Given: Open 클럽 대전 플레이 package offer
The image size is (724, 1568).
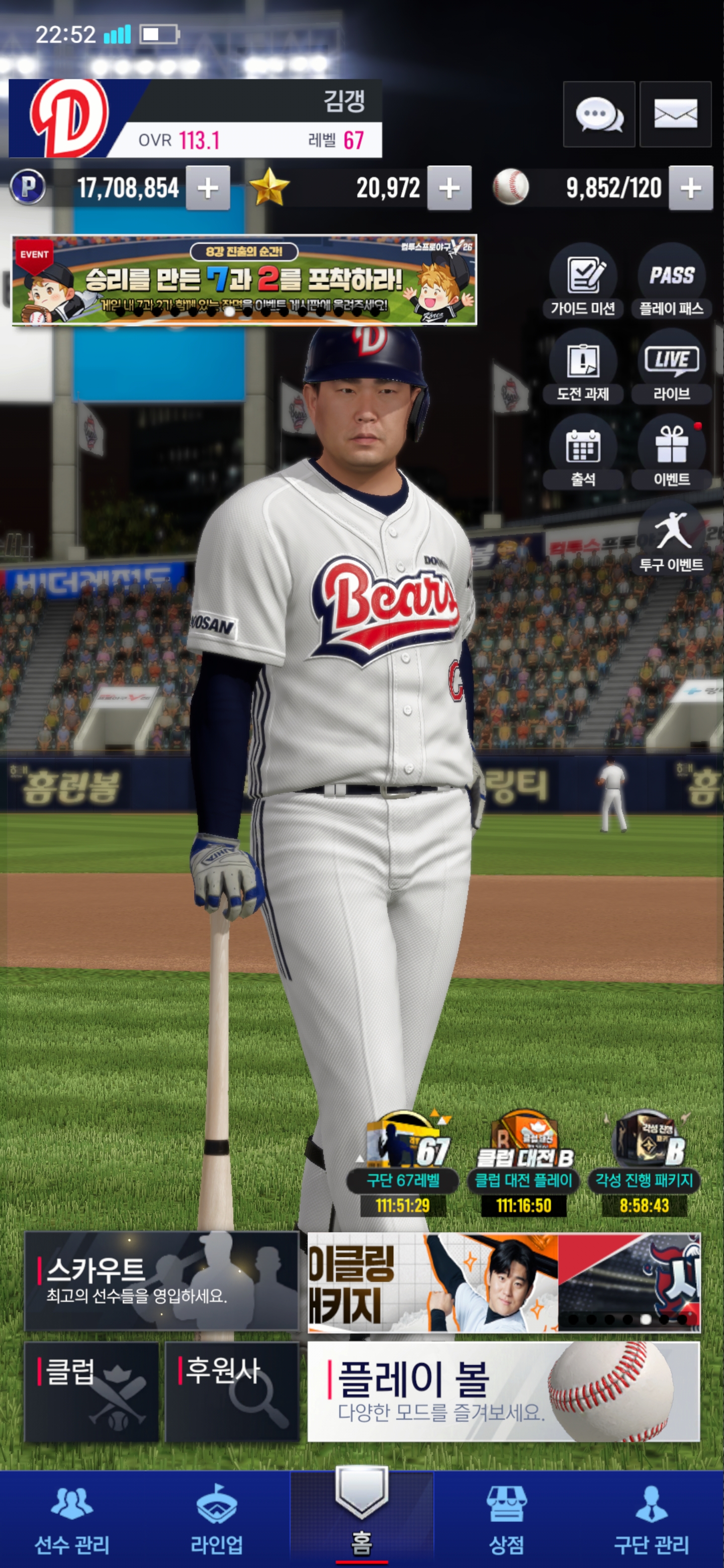Looking at the screenshot, I should 524,1162.
